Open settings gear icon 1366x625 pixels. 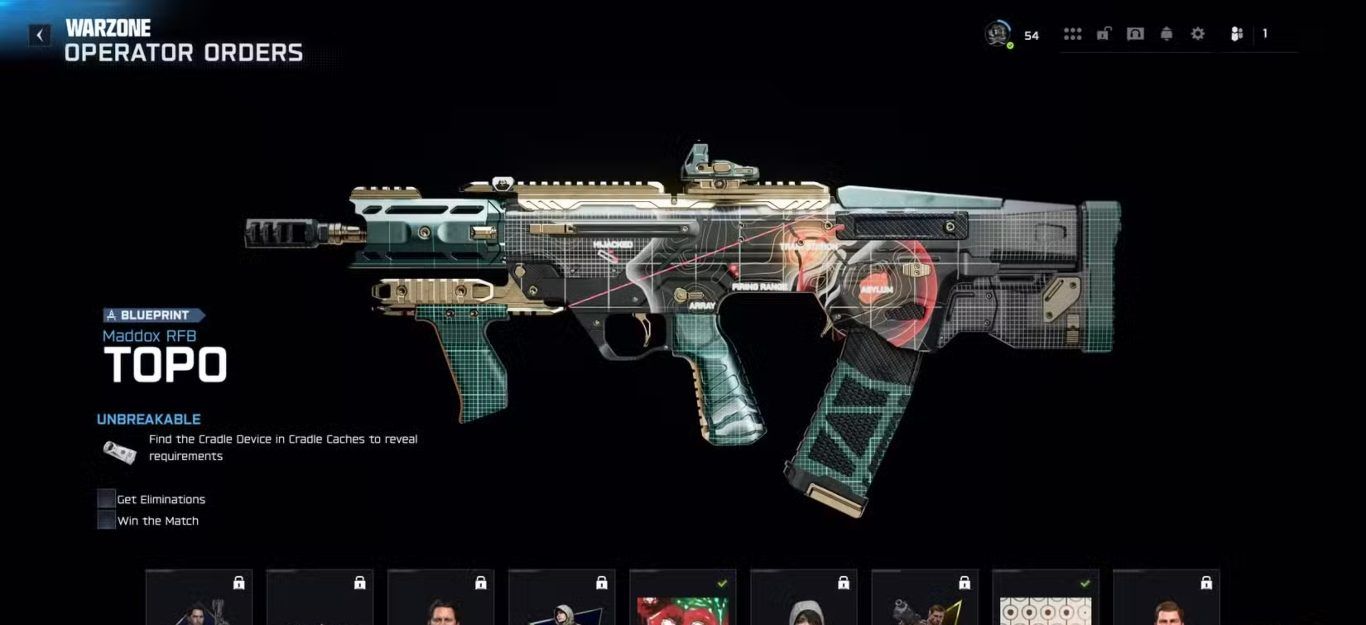click(x=1198, y=34)
